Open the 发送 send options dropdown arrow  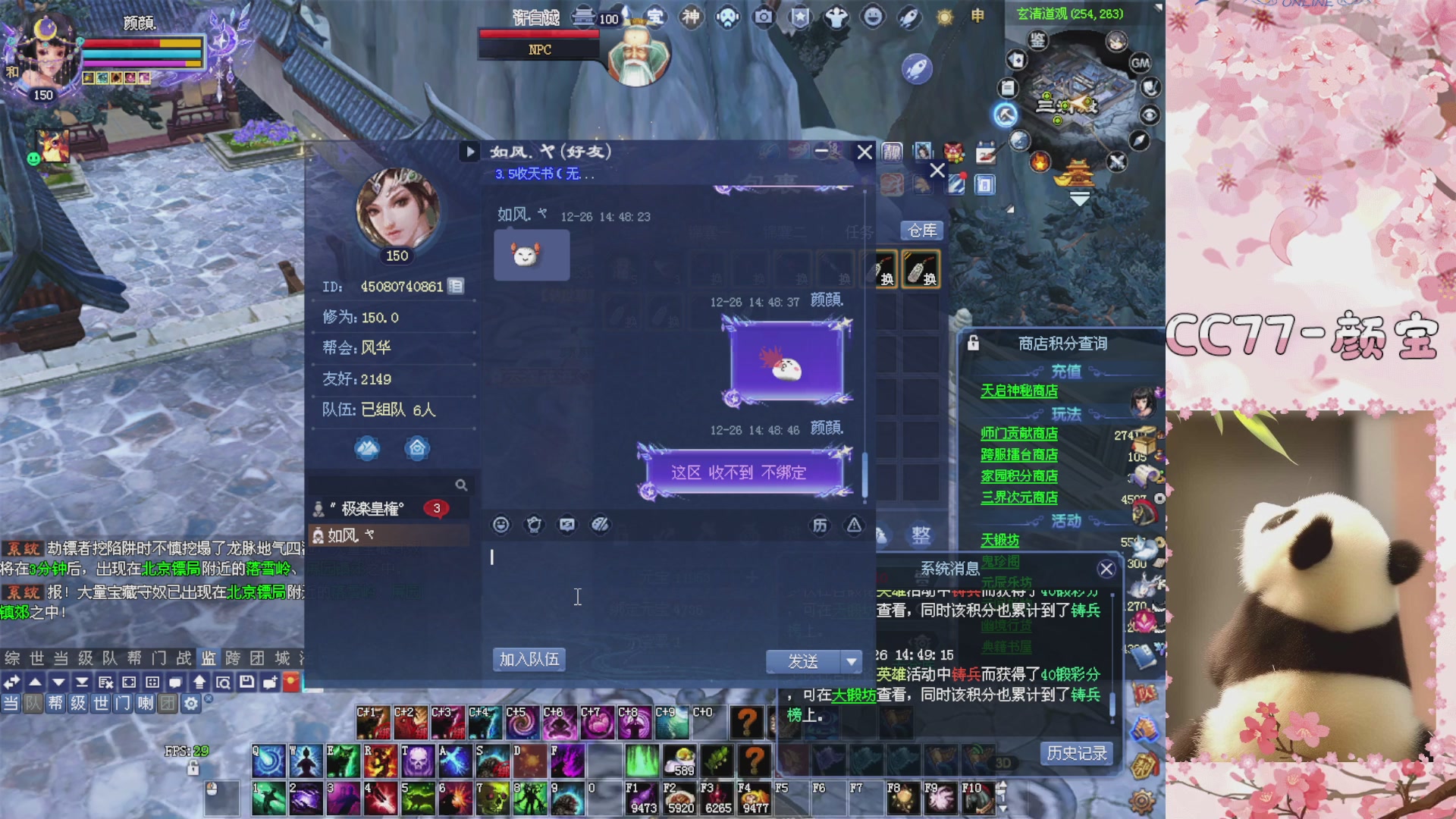(851, 661)
